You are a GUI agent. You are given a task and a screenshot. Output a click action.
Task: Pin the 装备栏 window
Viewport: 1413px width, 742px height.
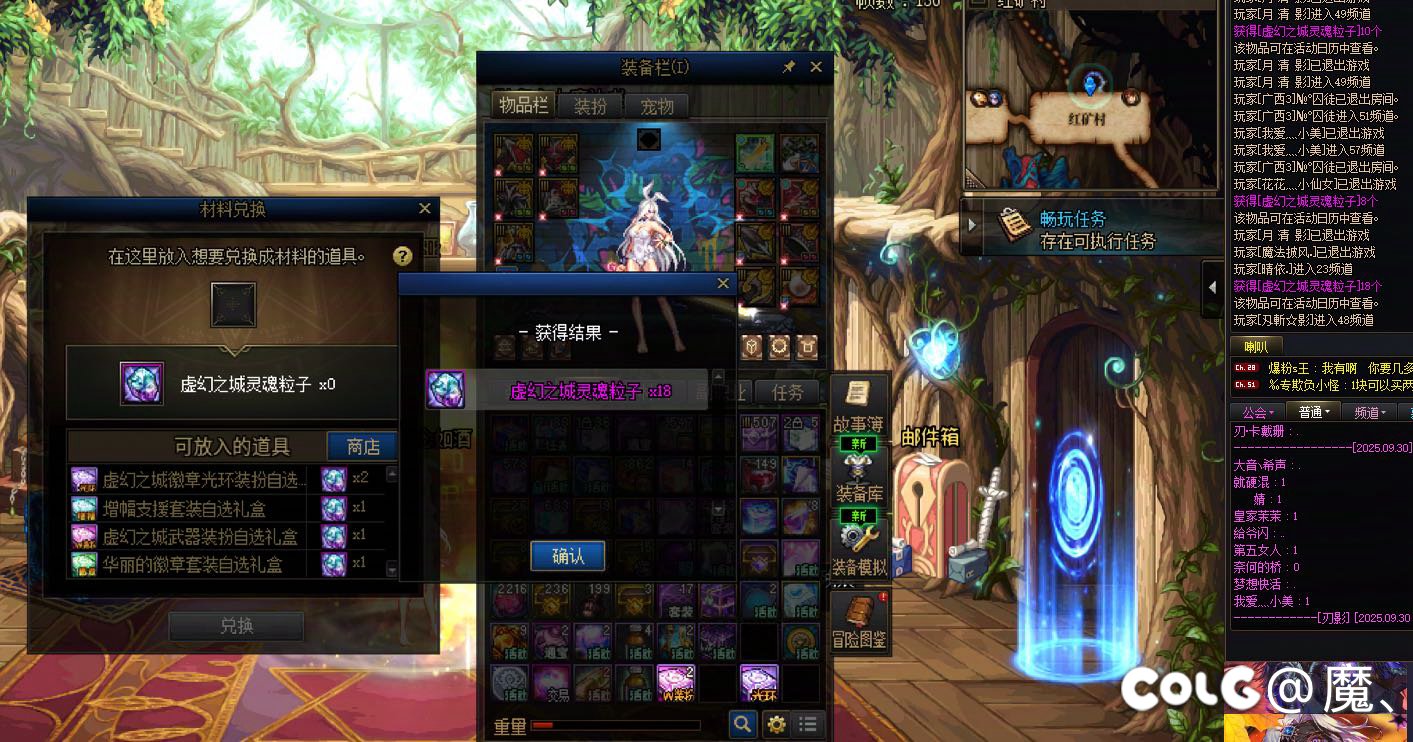(x=789, y=66)
